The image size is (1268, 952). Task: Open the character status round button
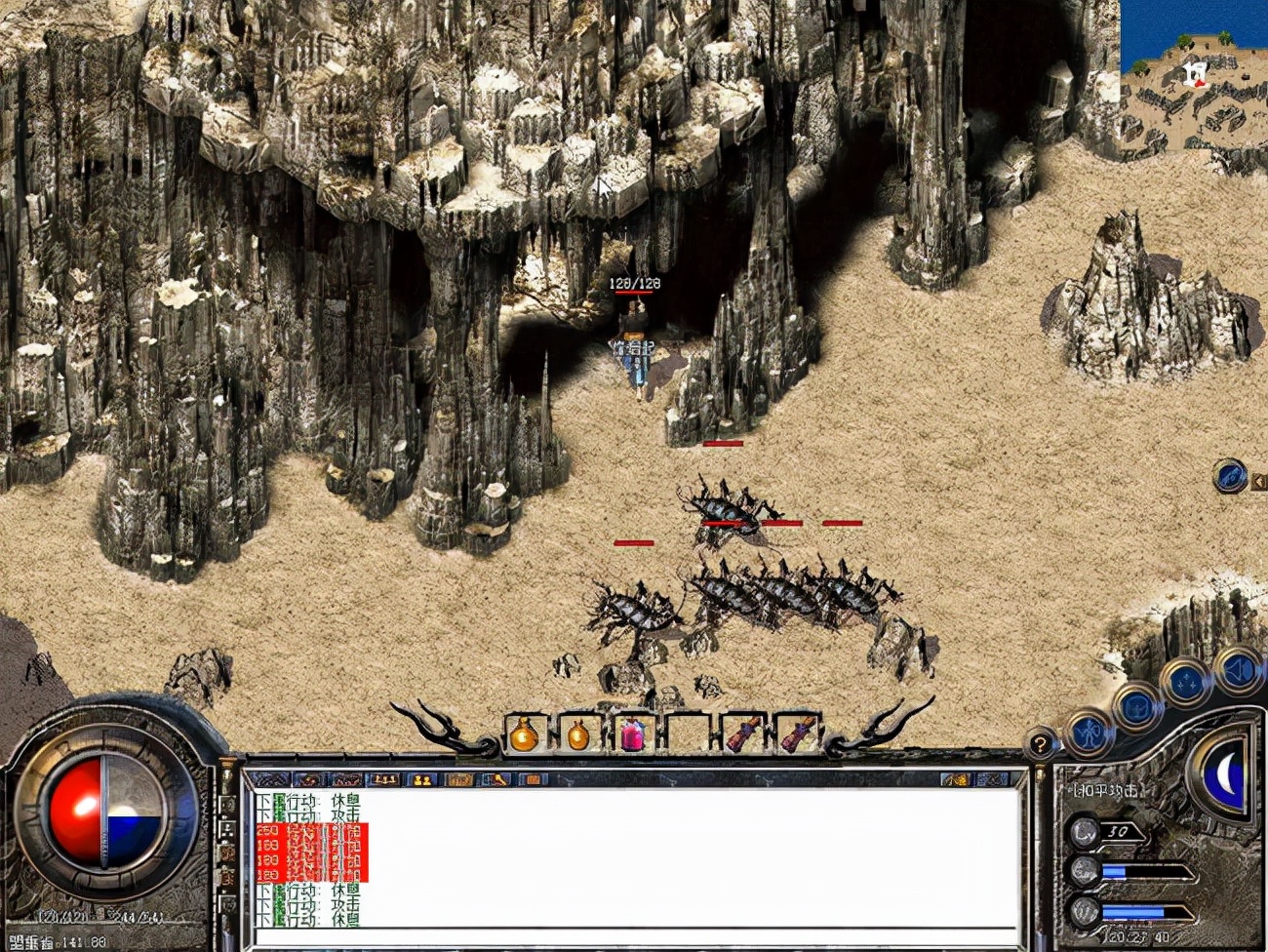click(1089, 732)
